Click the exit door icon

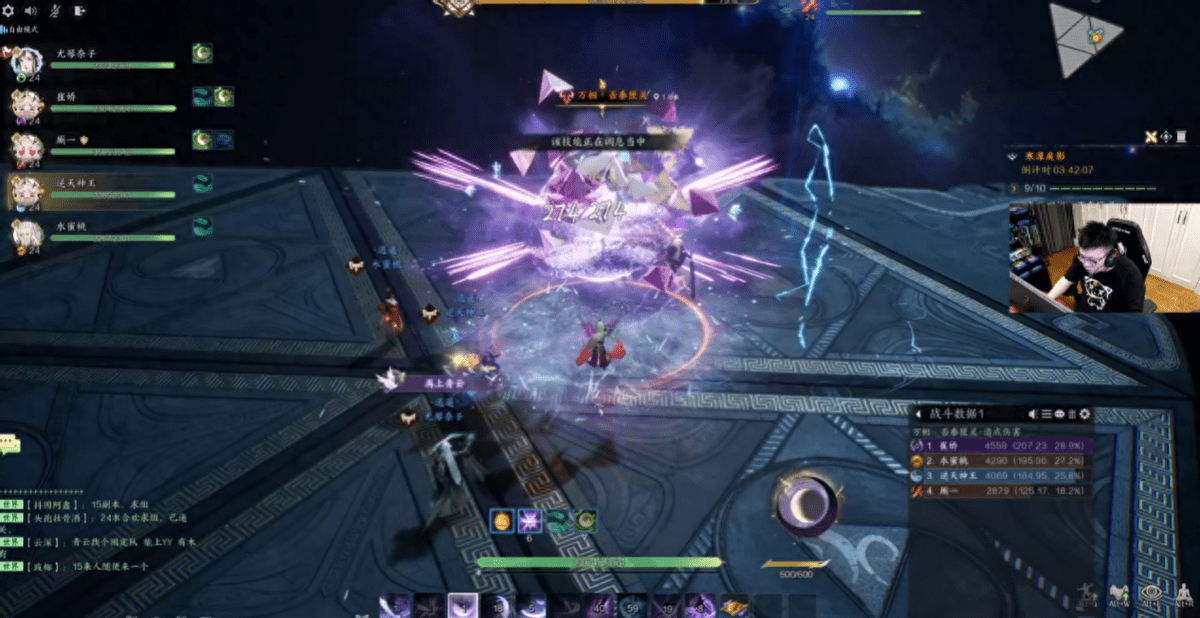tap(80, 11)
